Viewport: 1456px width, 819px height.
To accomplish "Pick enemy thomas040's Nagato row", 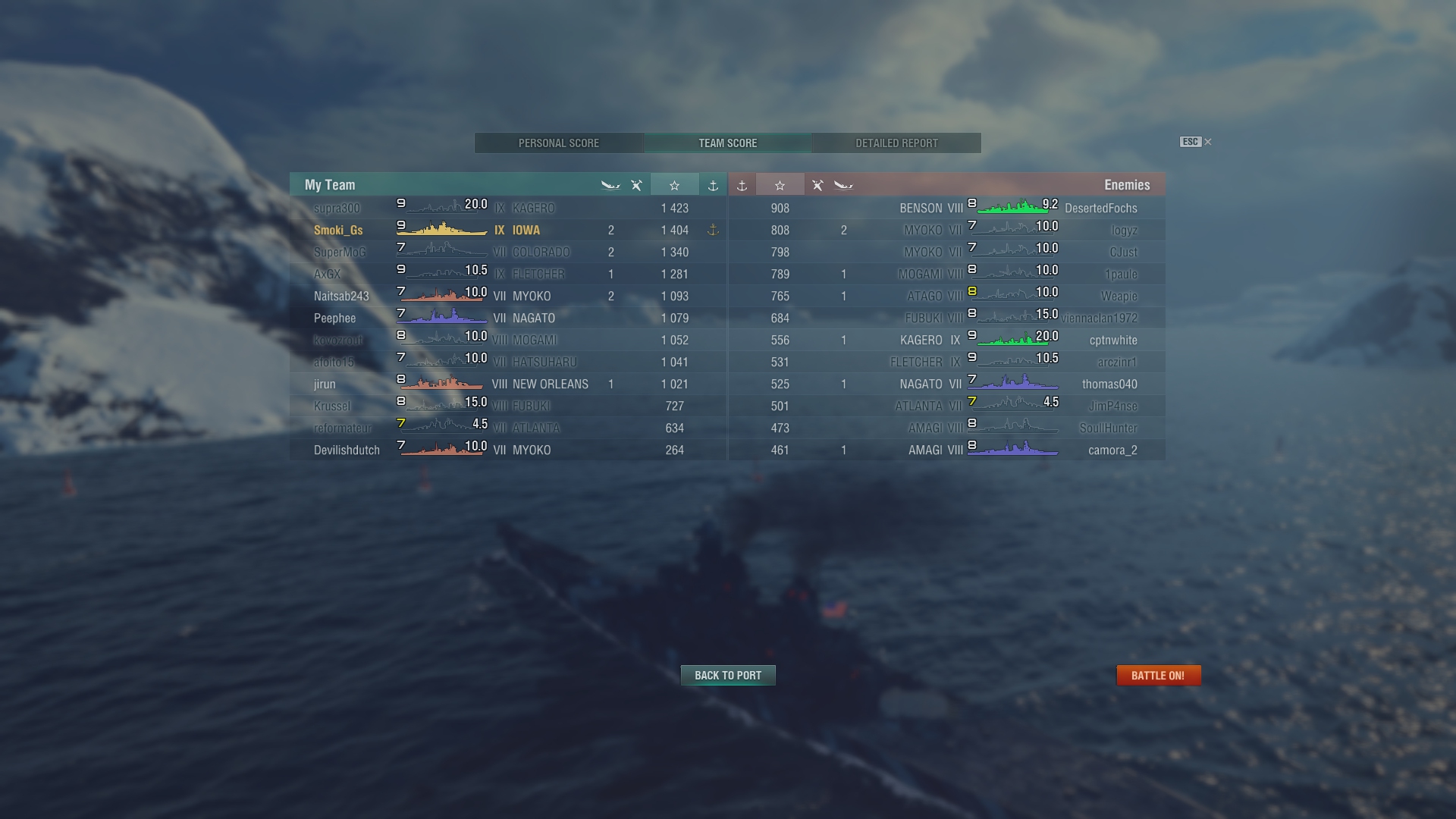I will tap(1109, 384).
